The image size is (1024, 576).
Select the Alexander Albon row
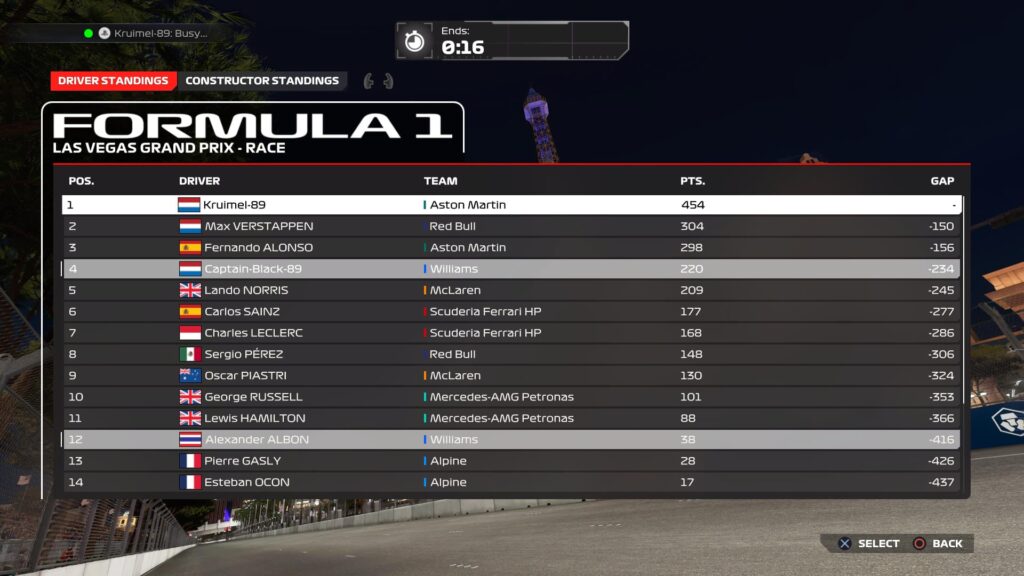[x=510, y=440]
